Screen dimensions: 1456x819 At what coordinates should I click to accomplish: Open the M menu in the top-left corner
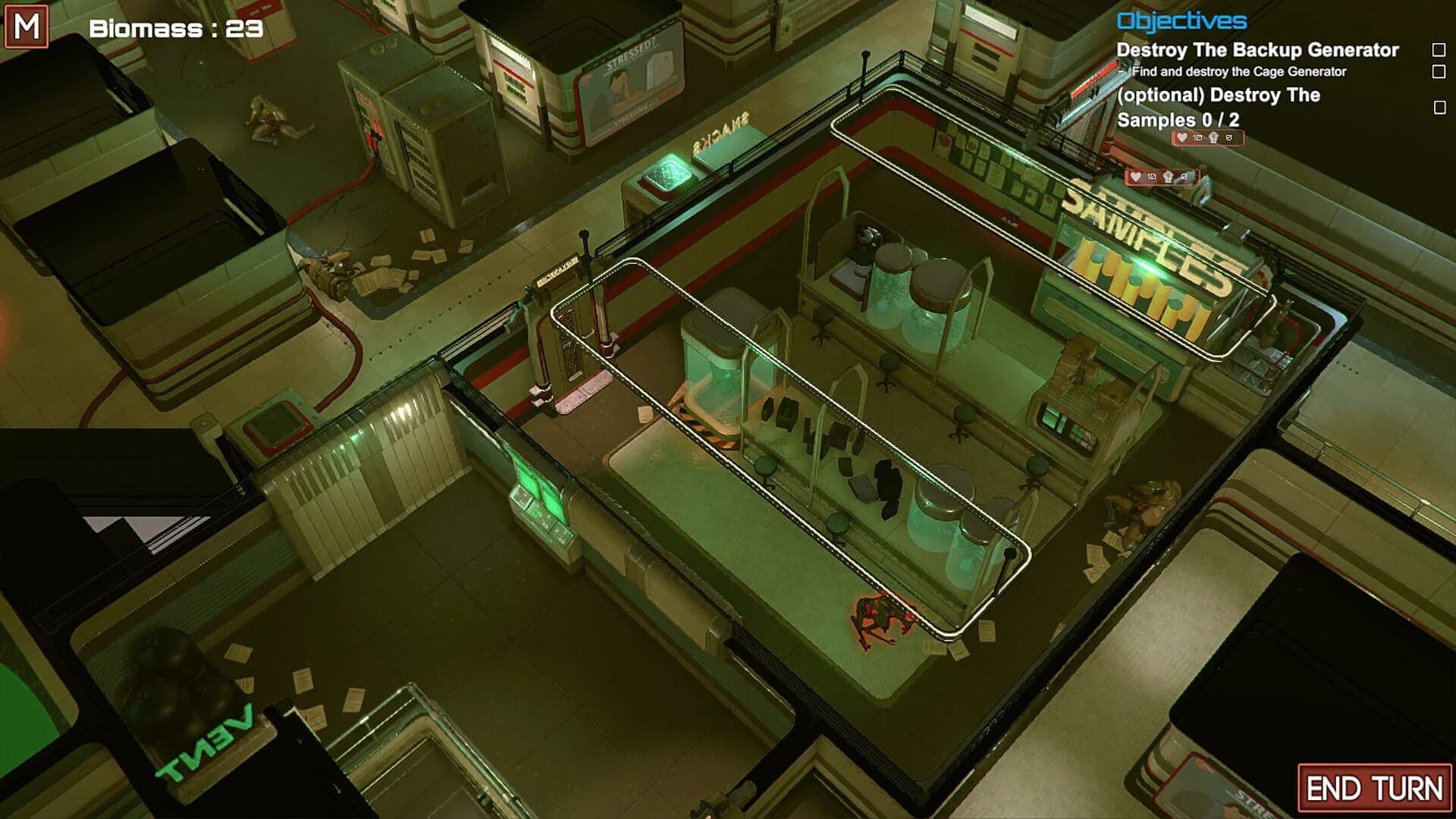[25, 27]
